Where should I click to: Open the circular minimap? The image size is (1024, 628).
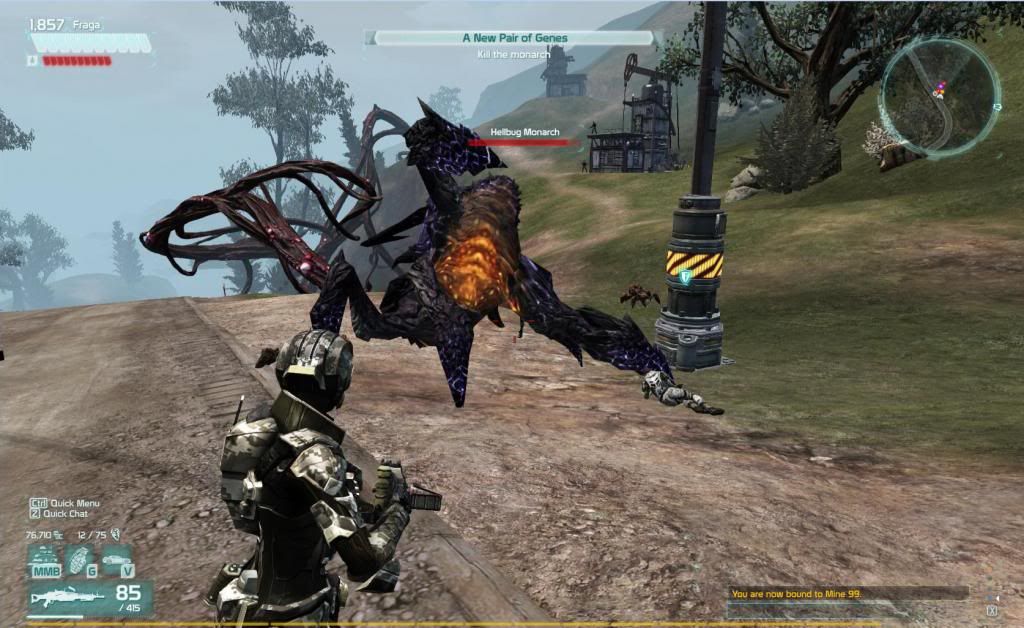pos(938,97)
